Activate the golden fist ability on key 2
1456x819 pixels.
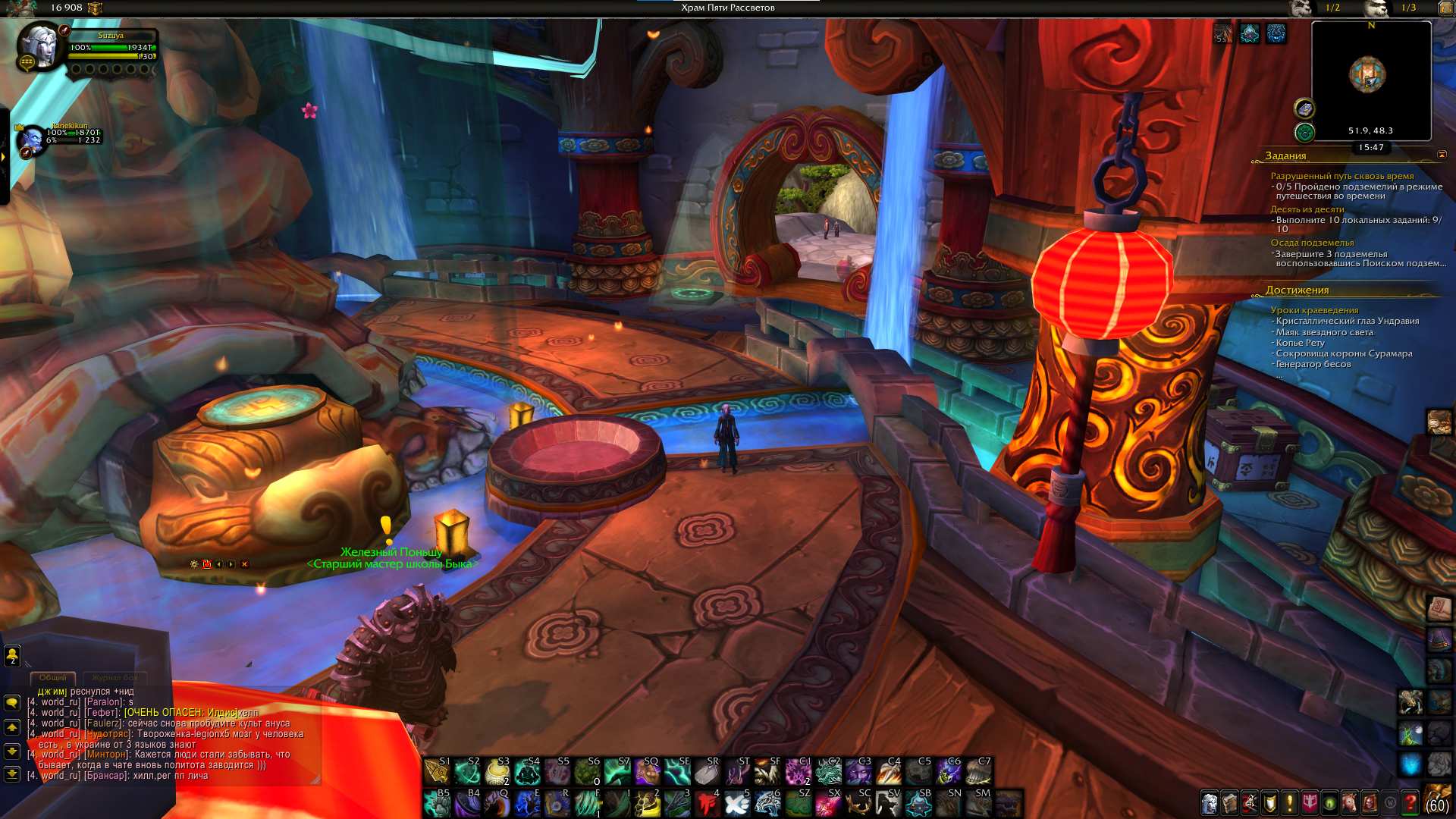coord(648,803)
